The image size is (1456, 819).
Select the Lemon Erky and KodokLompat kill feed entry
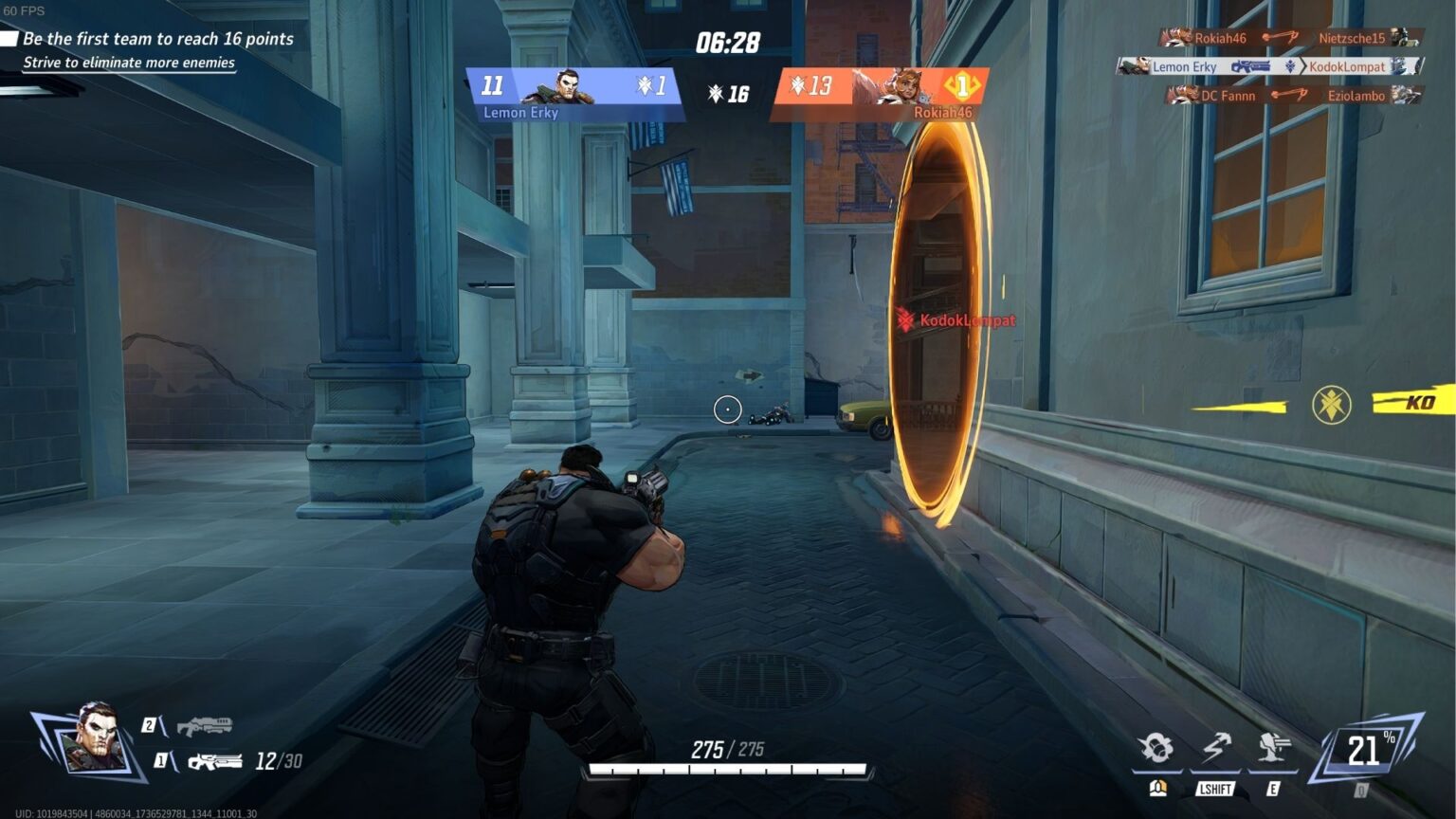pos(1268,66)
